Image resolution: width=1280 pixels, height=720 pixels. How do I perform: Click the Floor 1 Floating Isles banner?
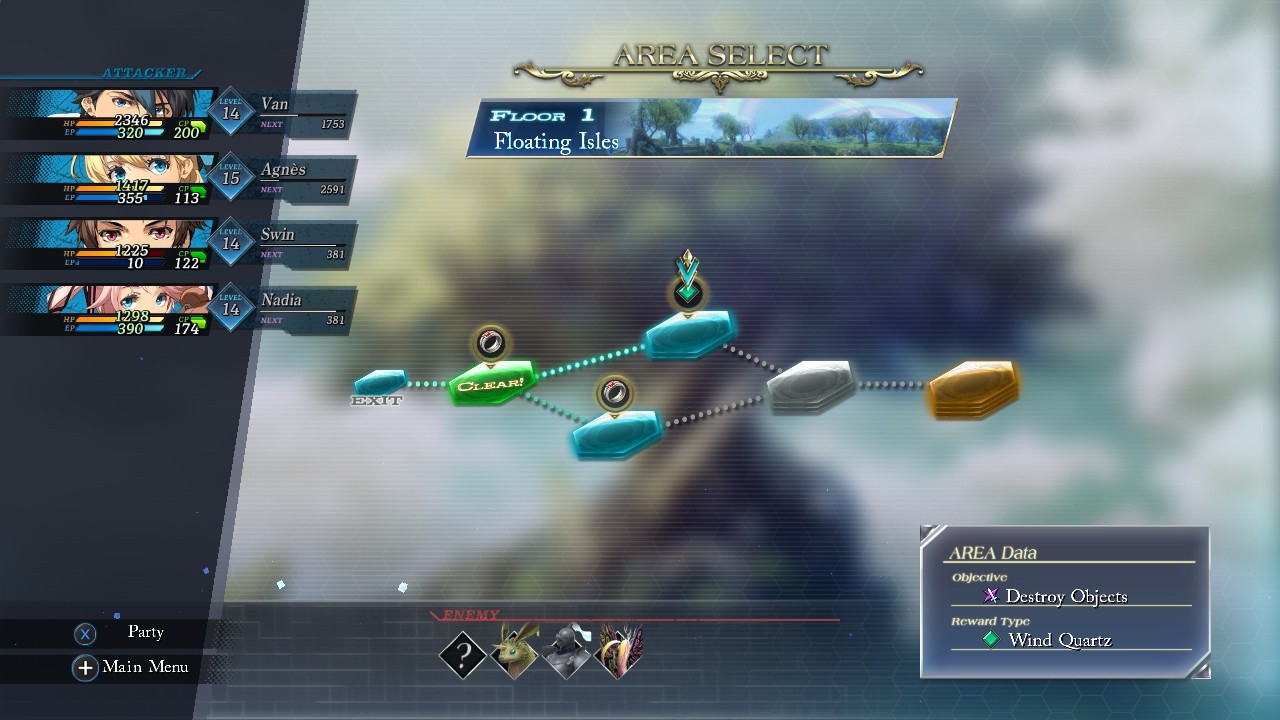tap(710, 128)
